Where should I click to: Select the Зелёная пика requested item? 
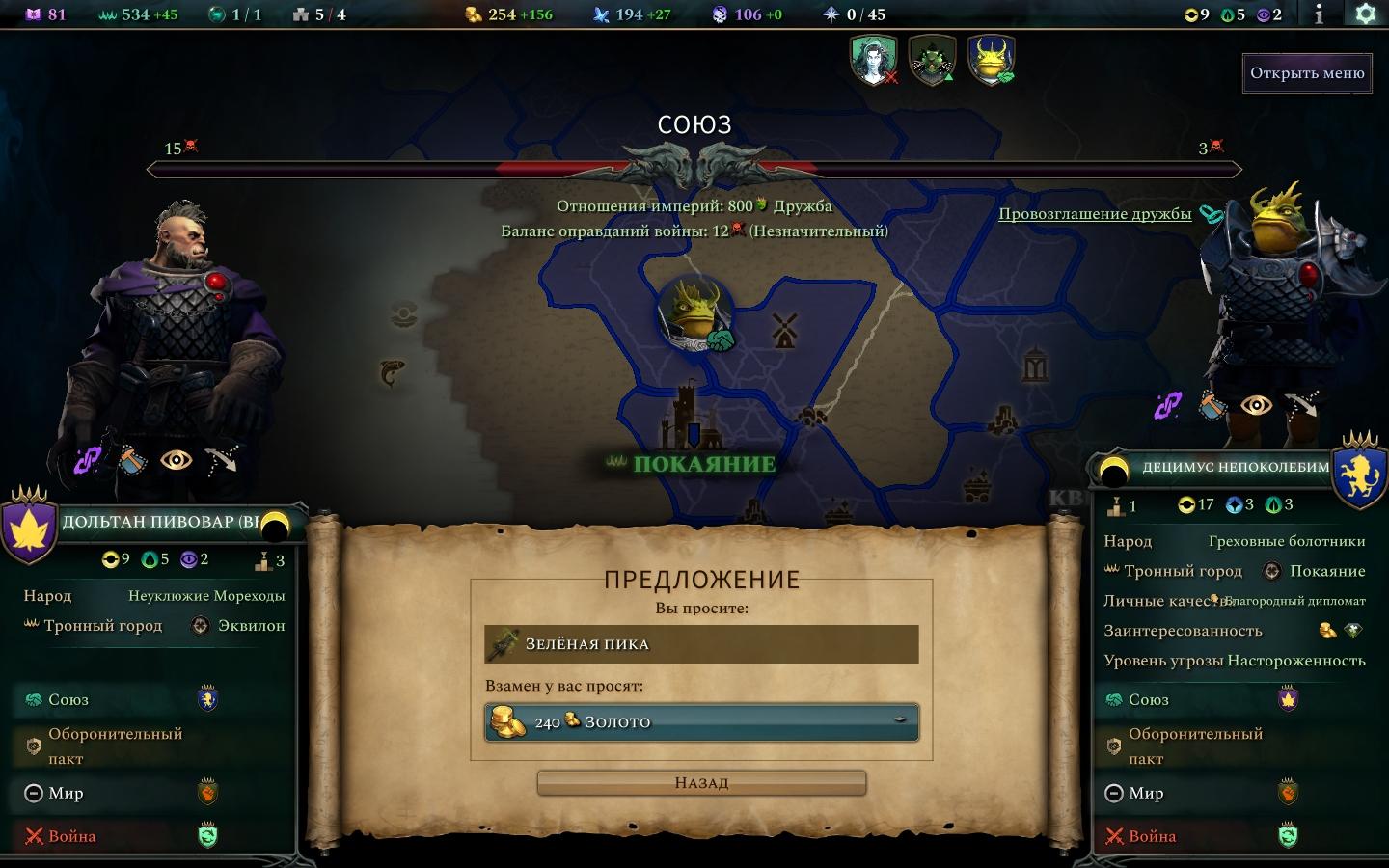[x=701, y=644]
